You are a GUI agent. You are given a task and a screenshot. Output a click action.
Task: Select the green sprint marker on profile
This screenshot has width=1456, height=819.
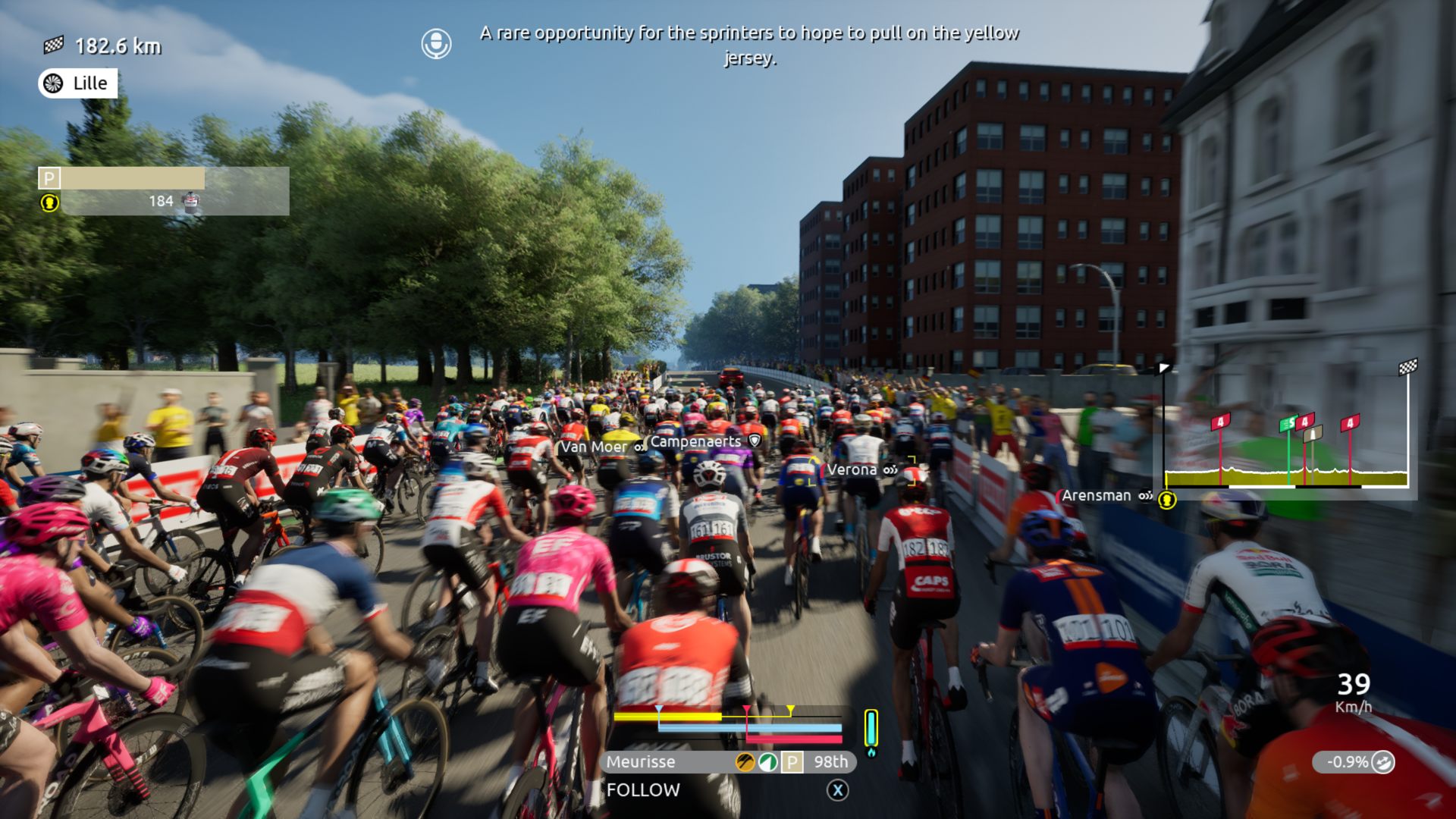(x=1288, y=425)
